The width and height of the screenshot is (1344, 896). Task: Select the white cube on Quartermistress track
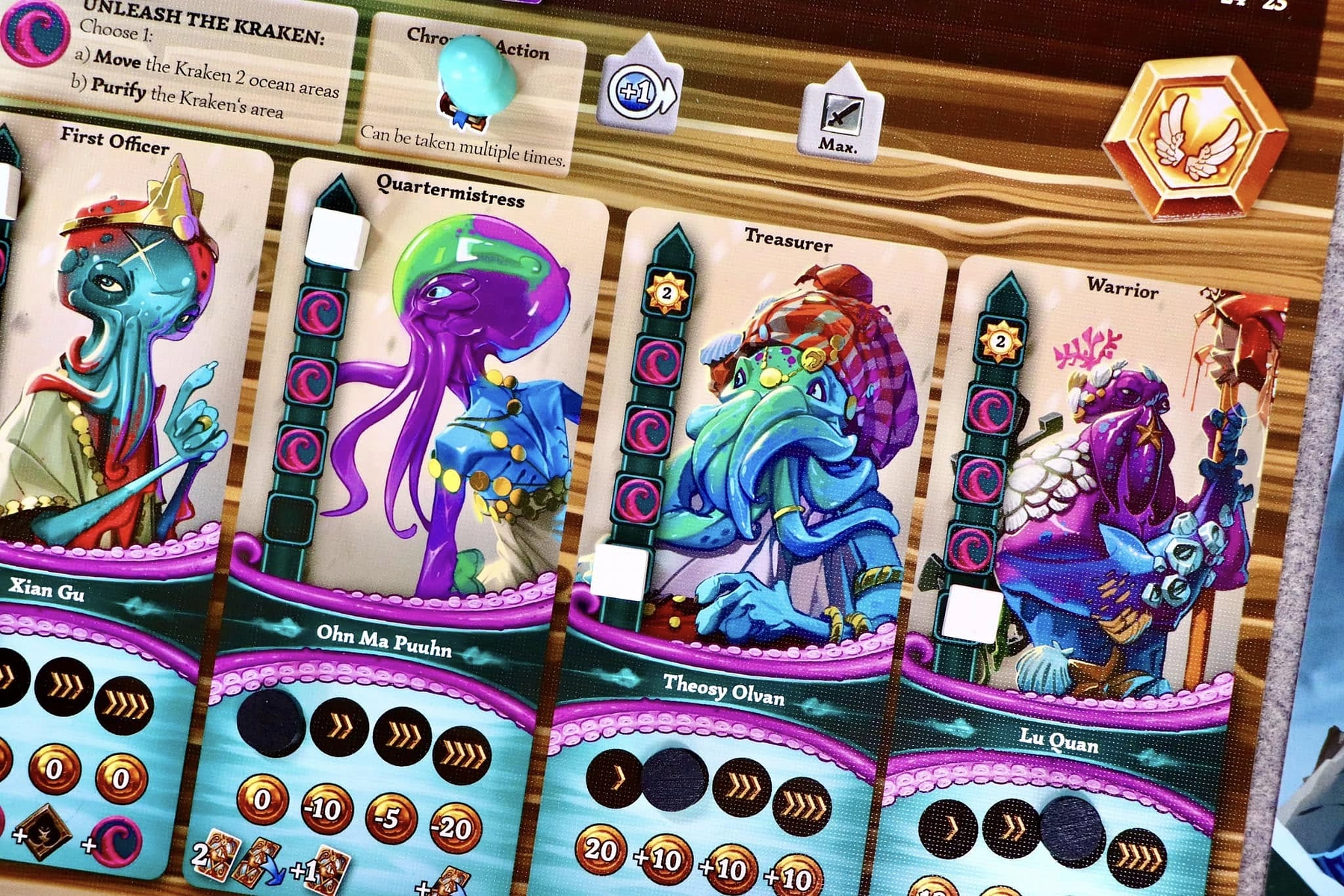(x=337, y=237)
